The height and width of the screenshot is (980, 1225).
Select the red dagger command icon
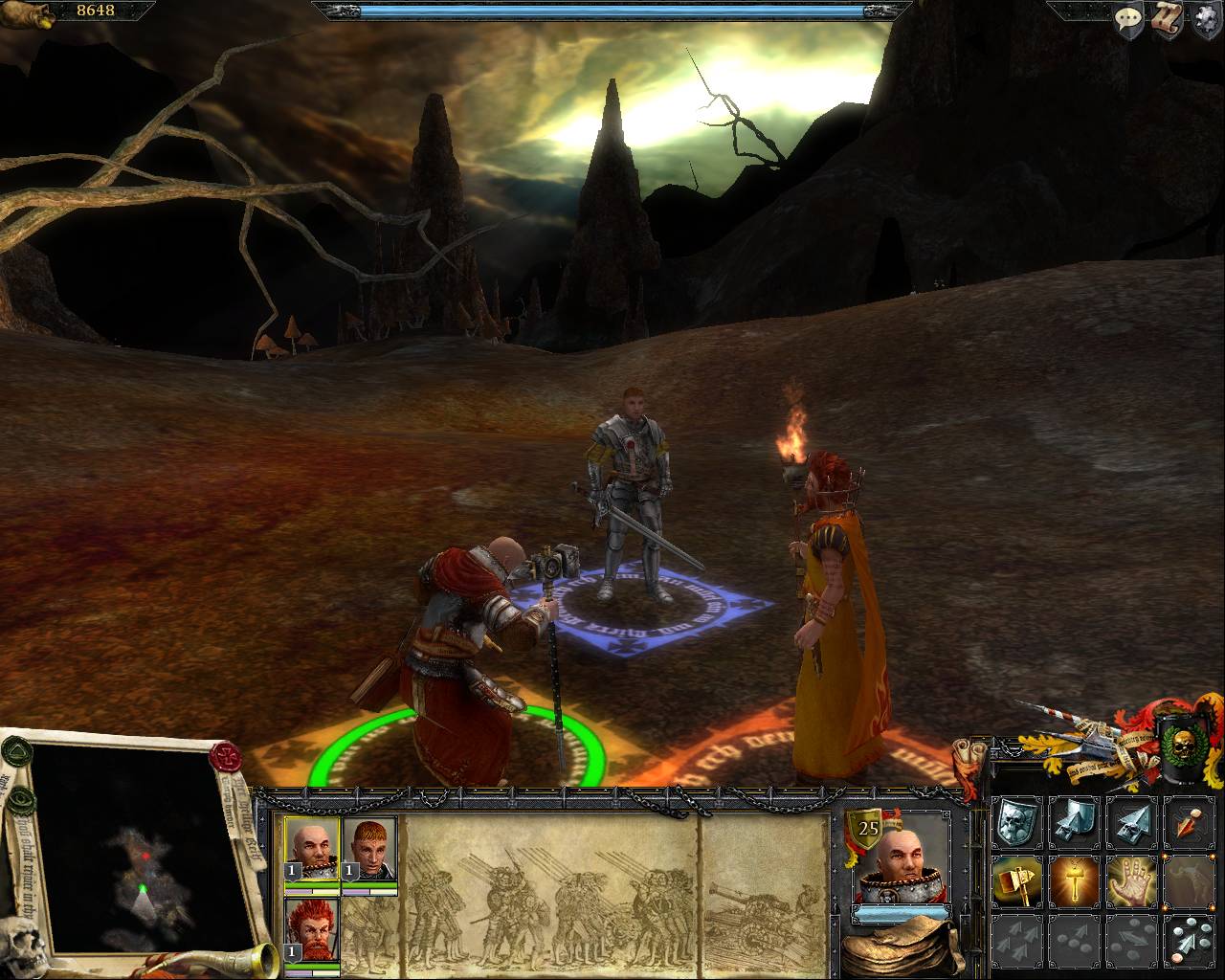pos(1190,822)
